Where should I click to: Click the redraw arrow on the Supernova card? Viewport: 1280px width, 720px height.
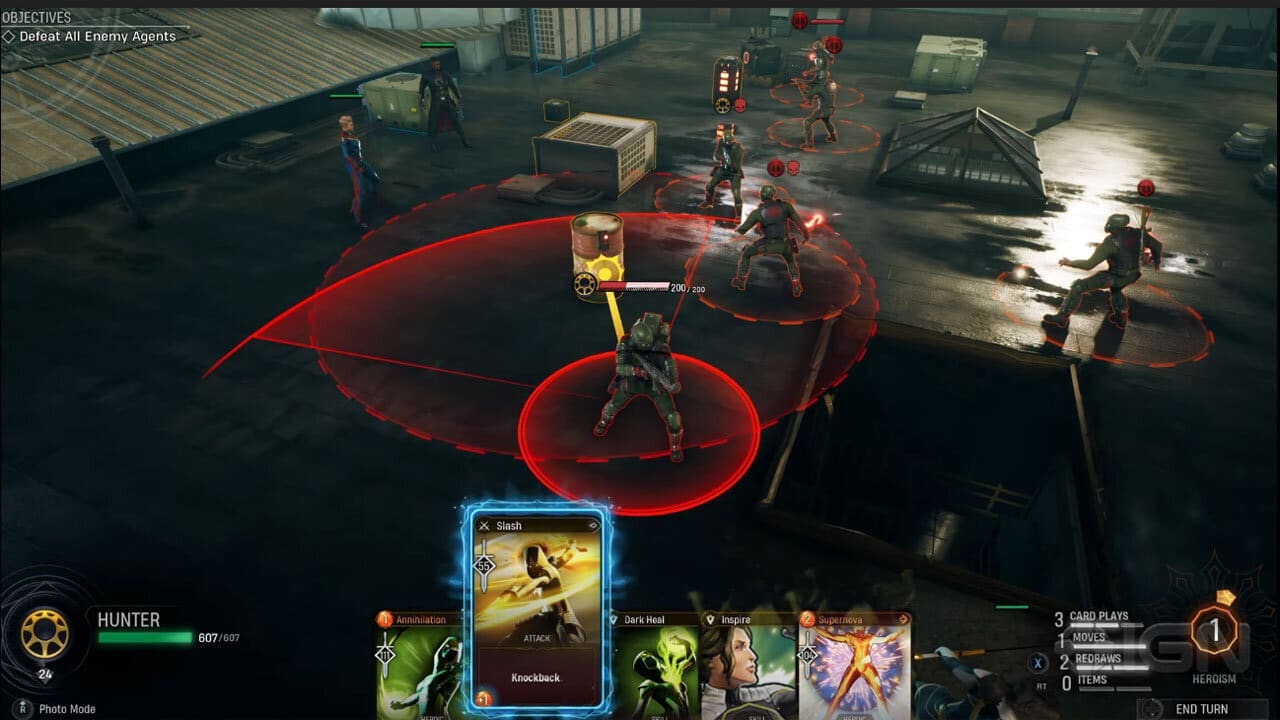pyautogui.click(x=904, y=619)
